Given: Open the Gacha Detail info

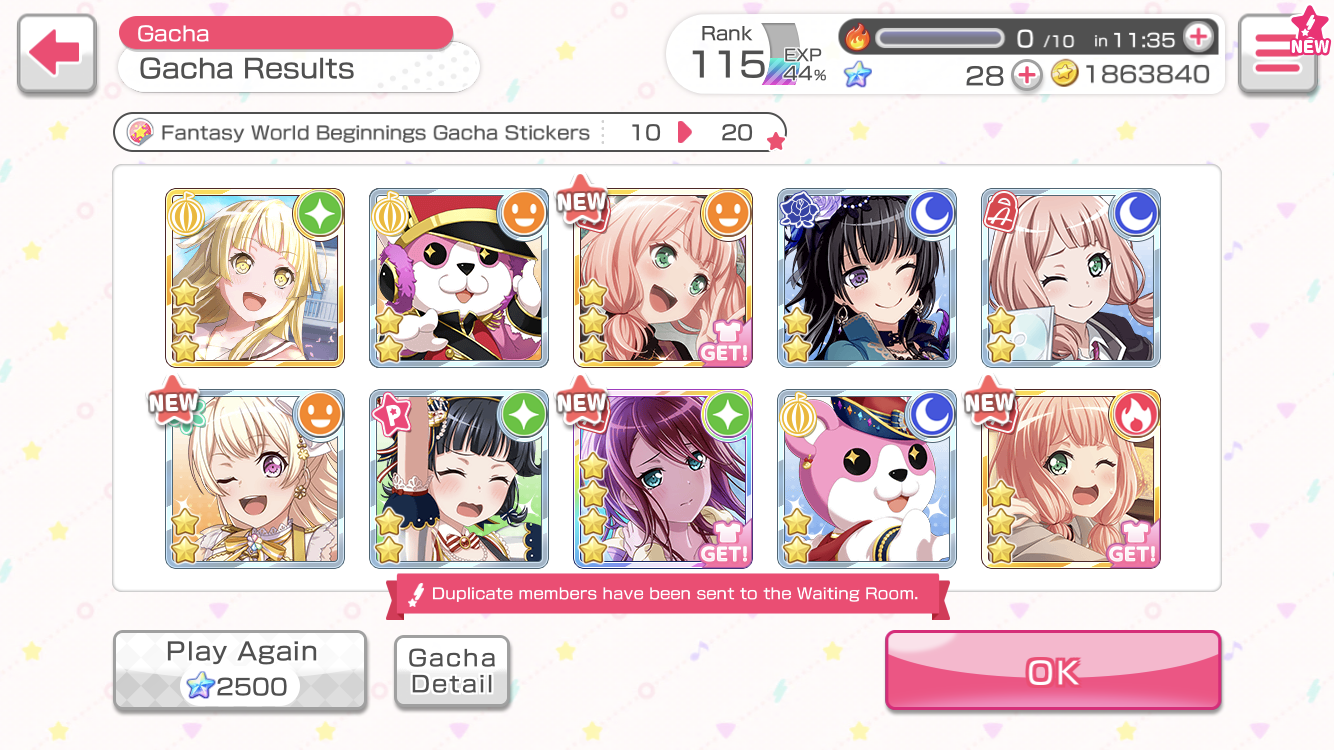Looking at the screenshot, I should (452, 672).
